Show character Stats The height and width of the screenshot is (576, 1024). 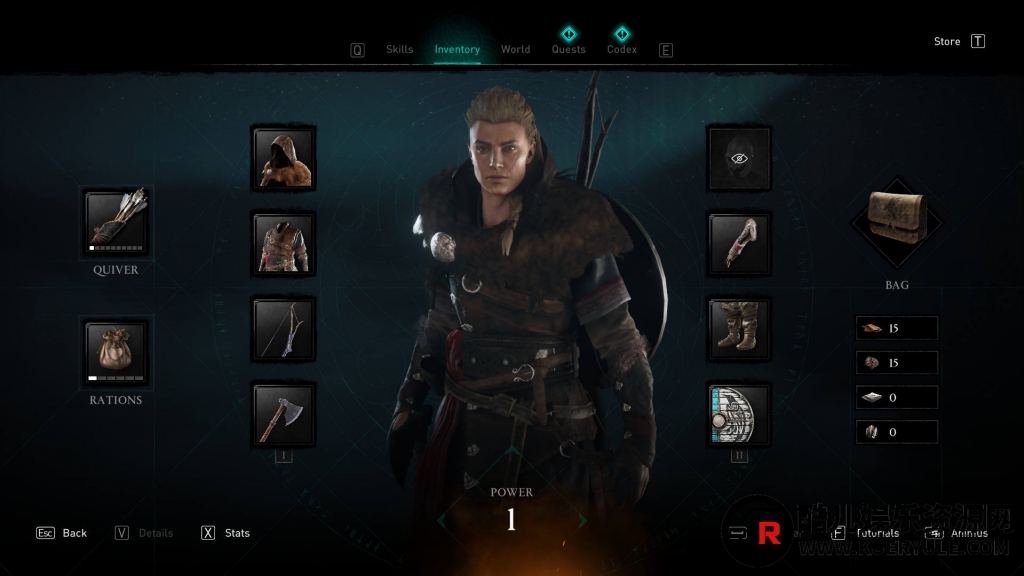coord(226,533)
